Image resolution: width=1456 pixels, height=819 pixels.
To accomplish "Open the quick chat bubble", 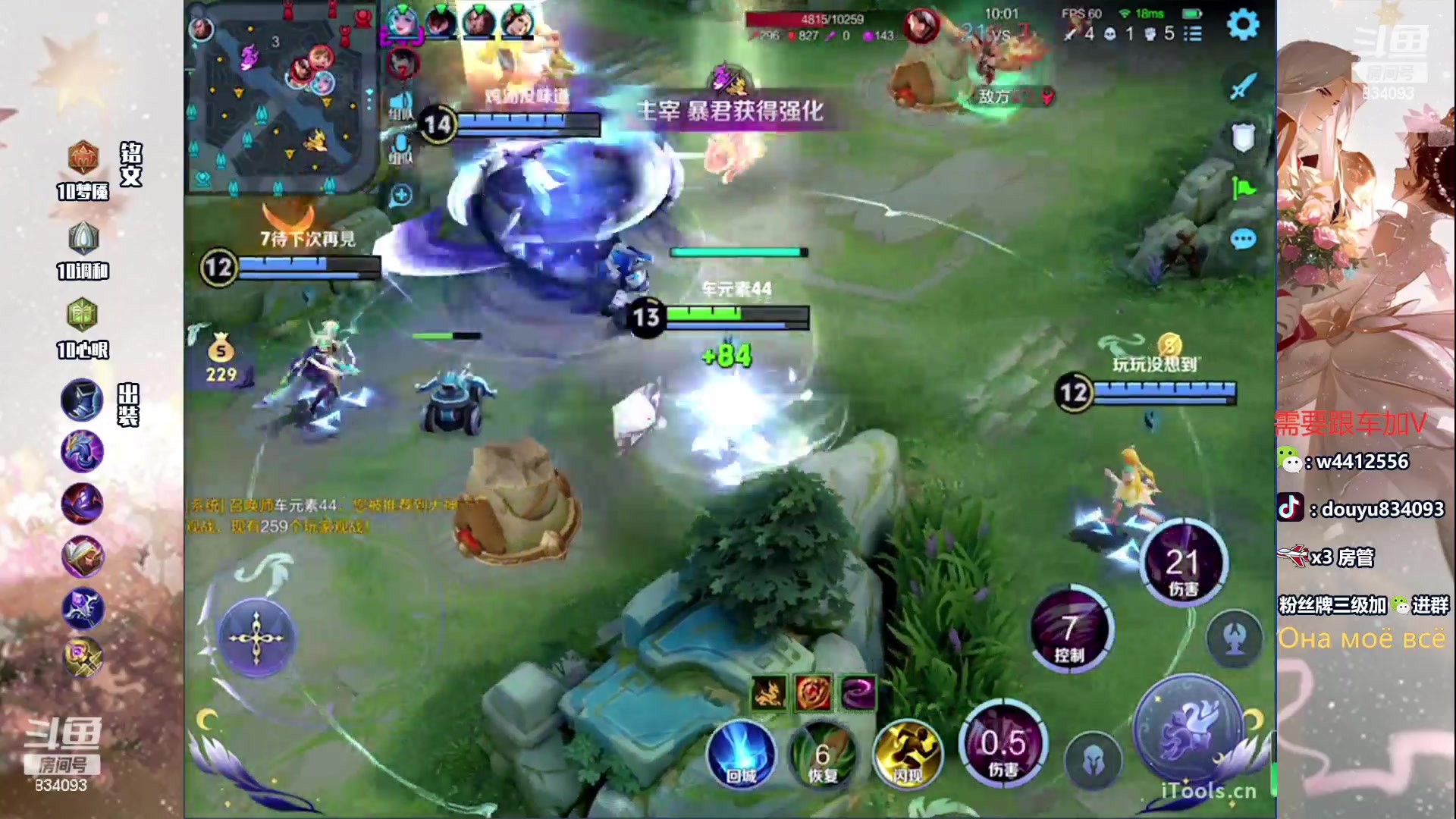I will (x=1242, y=240).
